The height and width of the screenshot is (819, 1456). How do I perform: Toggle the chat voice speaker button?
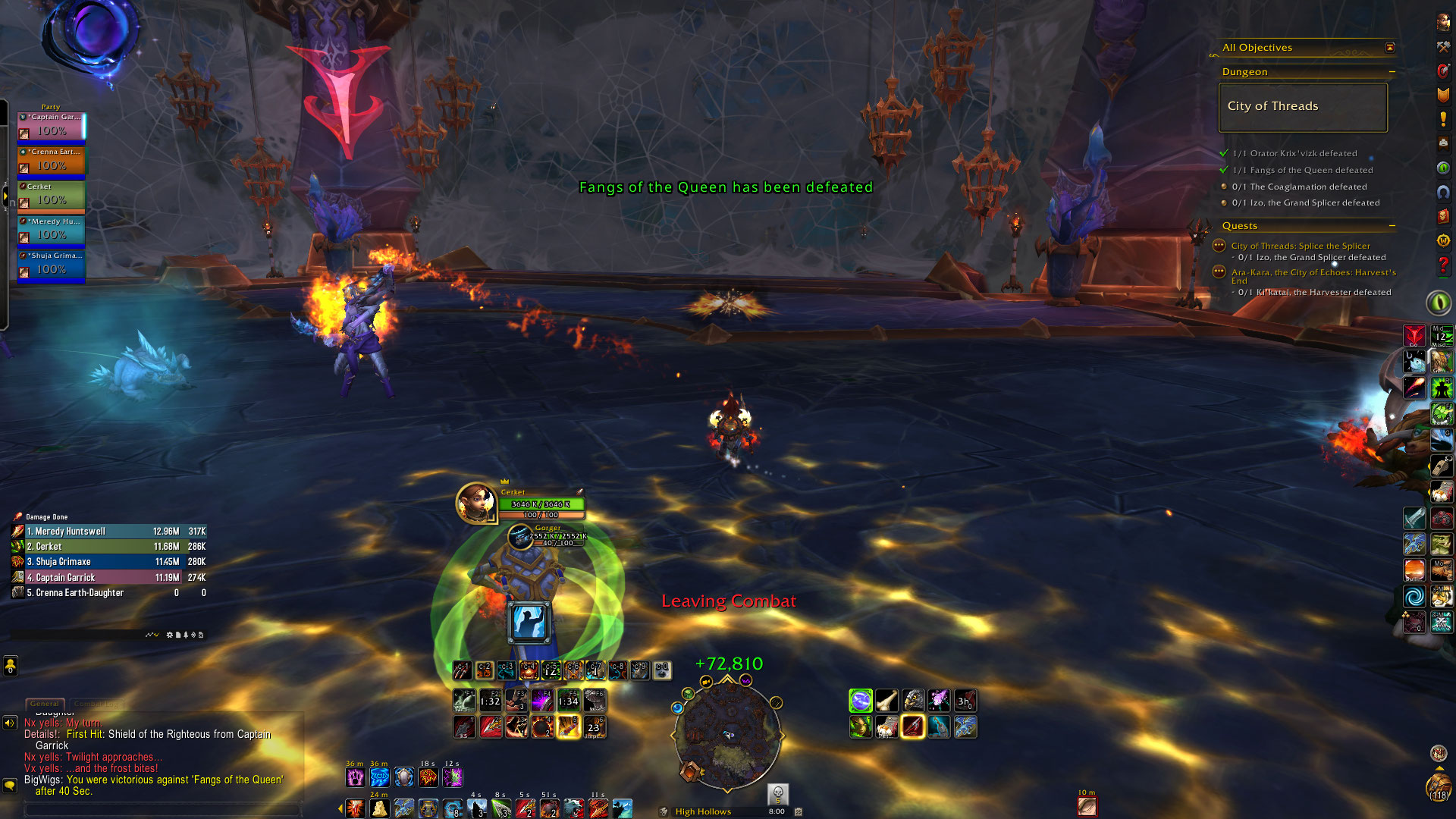10,723
